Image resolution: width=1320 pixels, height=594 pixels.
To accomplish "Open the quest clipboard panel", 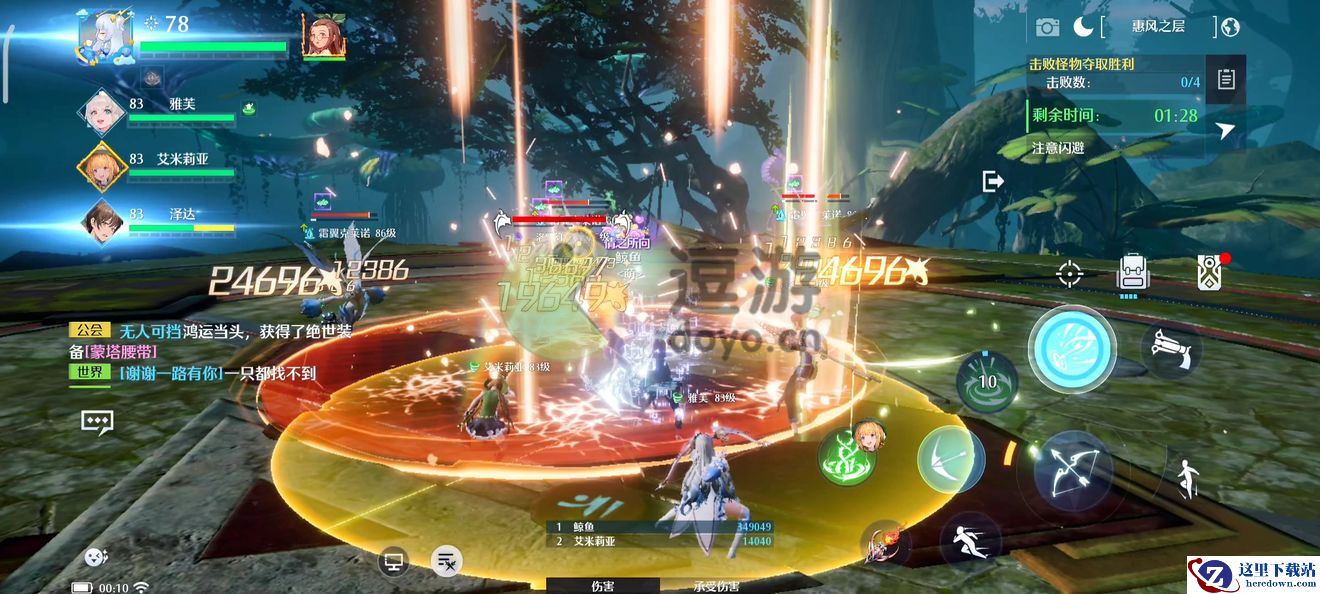I will coord(1225,80).
